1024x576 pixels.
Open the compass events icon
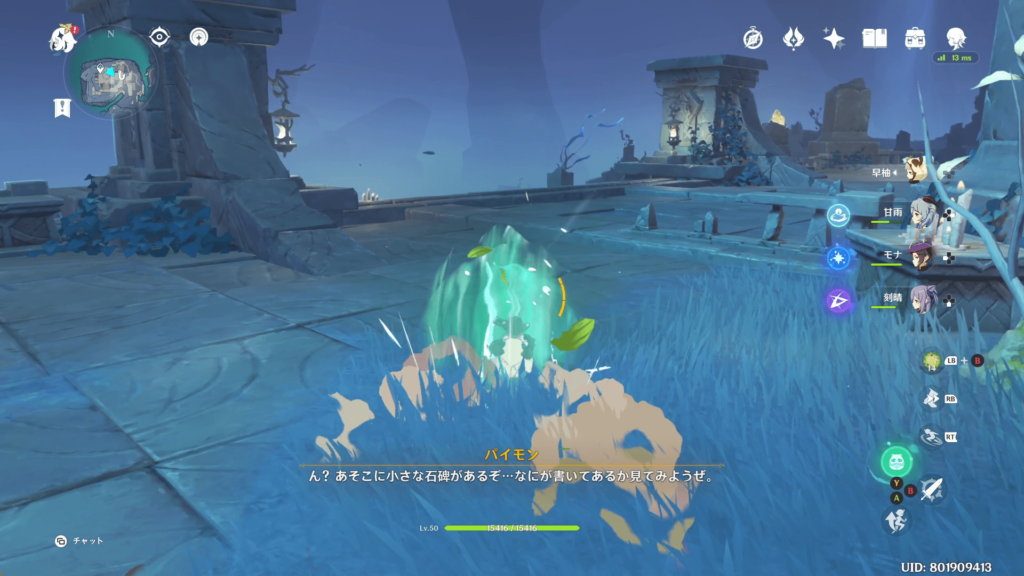click(753, 38)
